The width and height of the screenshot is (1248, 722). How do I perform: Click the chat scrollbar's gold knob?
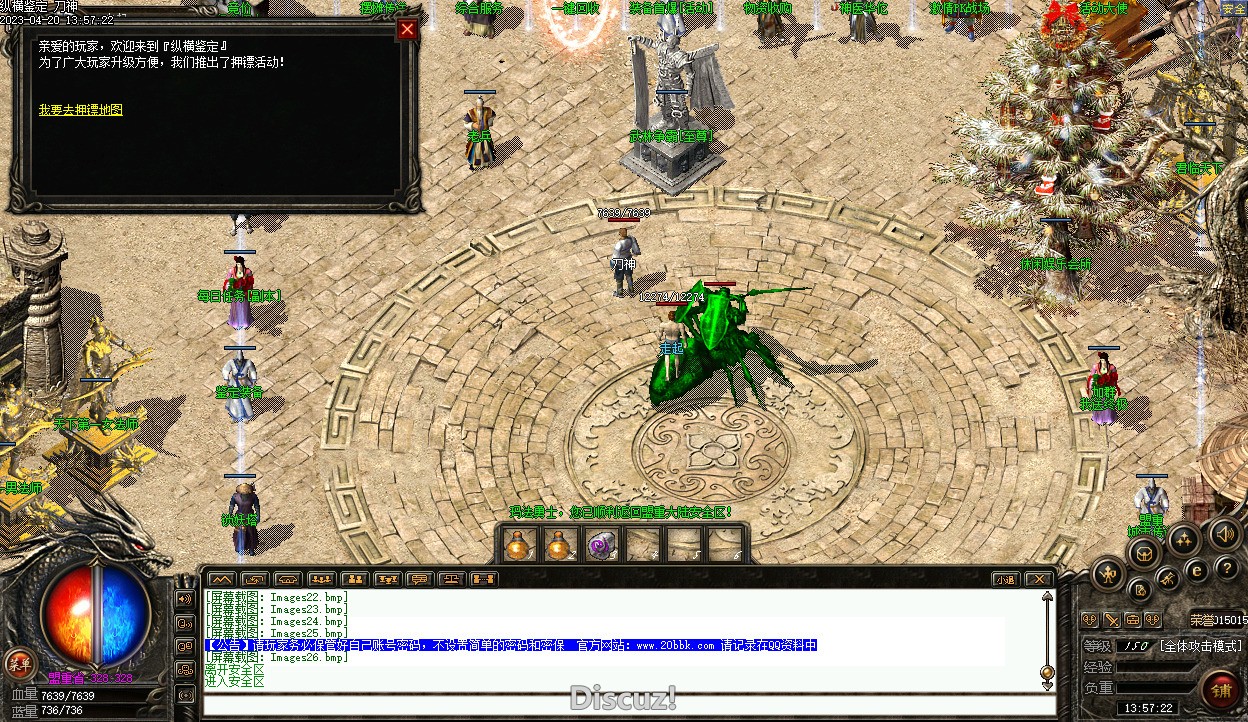click(1047, 672)
